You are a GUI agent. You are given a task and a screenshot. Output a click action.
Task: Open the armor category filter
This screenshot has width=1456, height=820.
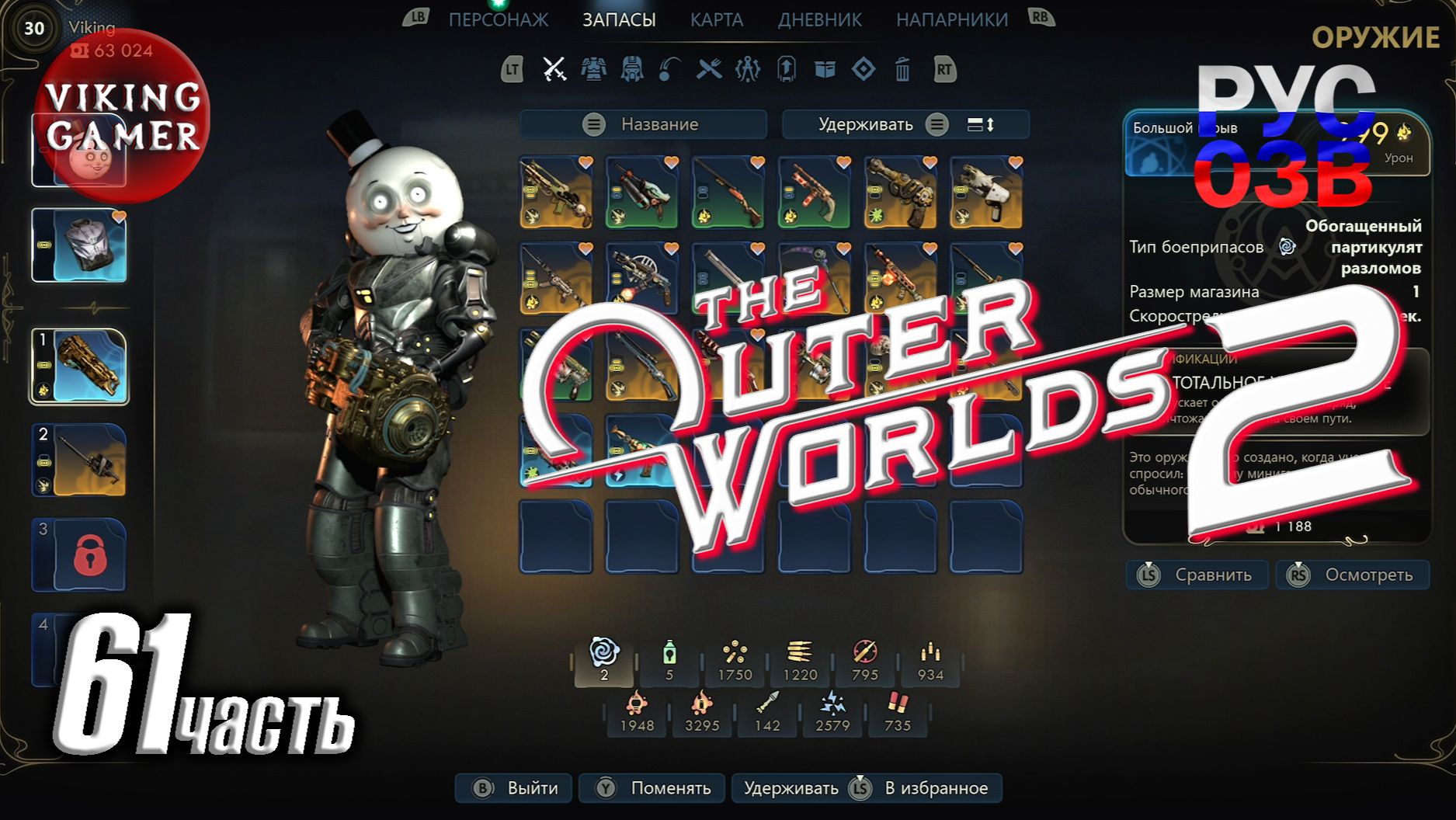(x=593, y=70)
